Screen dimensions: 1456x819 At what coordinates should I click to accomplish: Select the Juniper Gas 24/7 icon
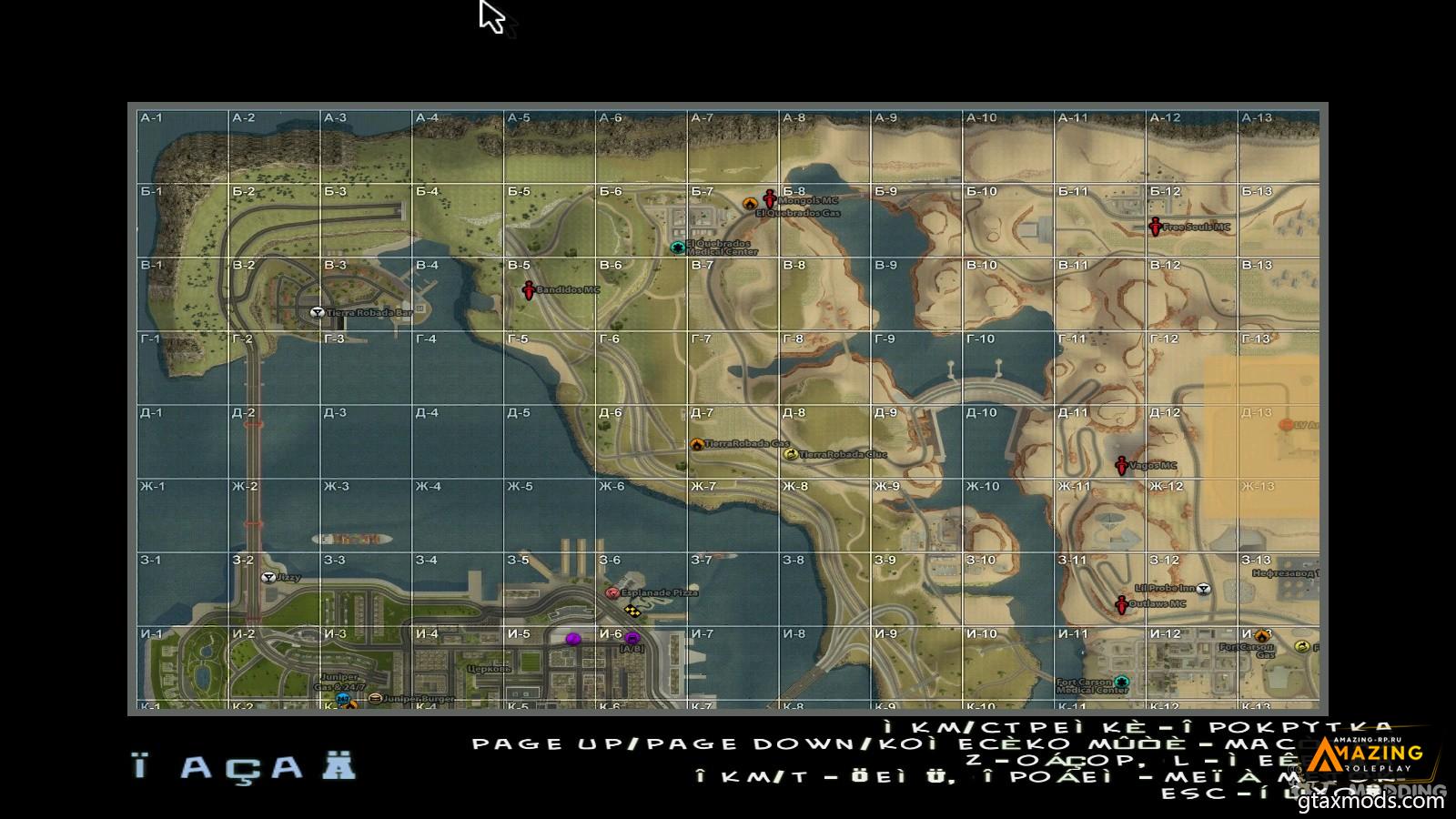coord(342,698)
